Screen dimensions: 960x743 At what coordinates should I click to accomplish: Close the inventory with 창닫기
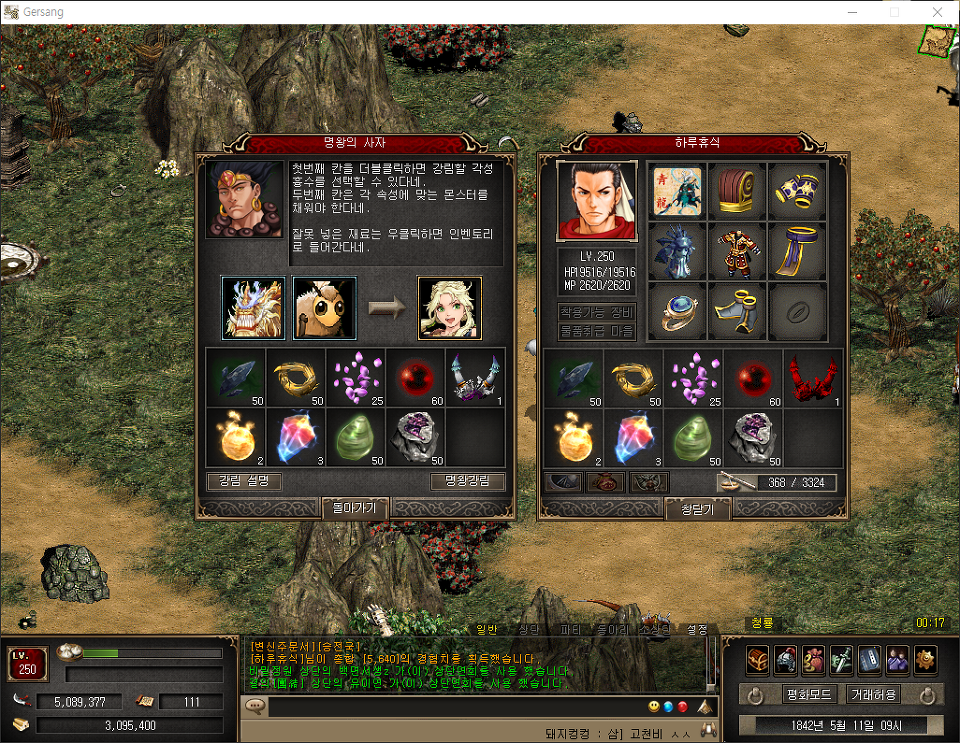click(697, 510)
